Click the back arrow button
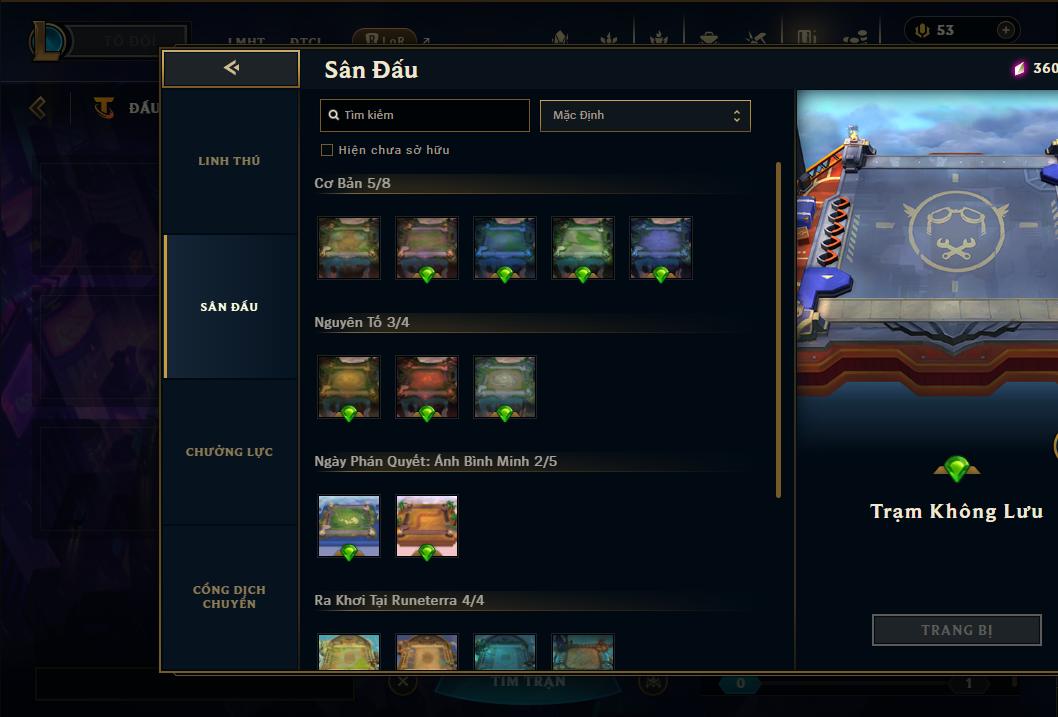Image resolution: width=1058 pixels, height=717 pixels. [x=231, y=68]
